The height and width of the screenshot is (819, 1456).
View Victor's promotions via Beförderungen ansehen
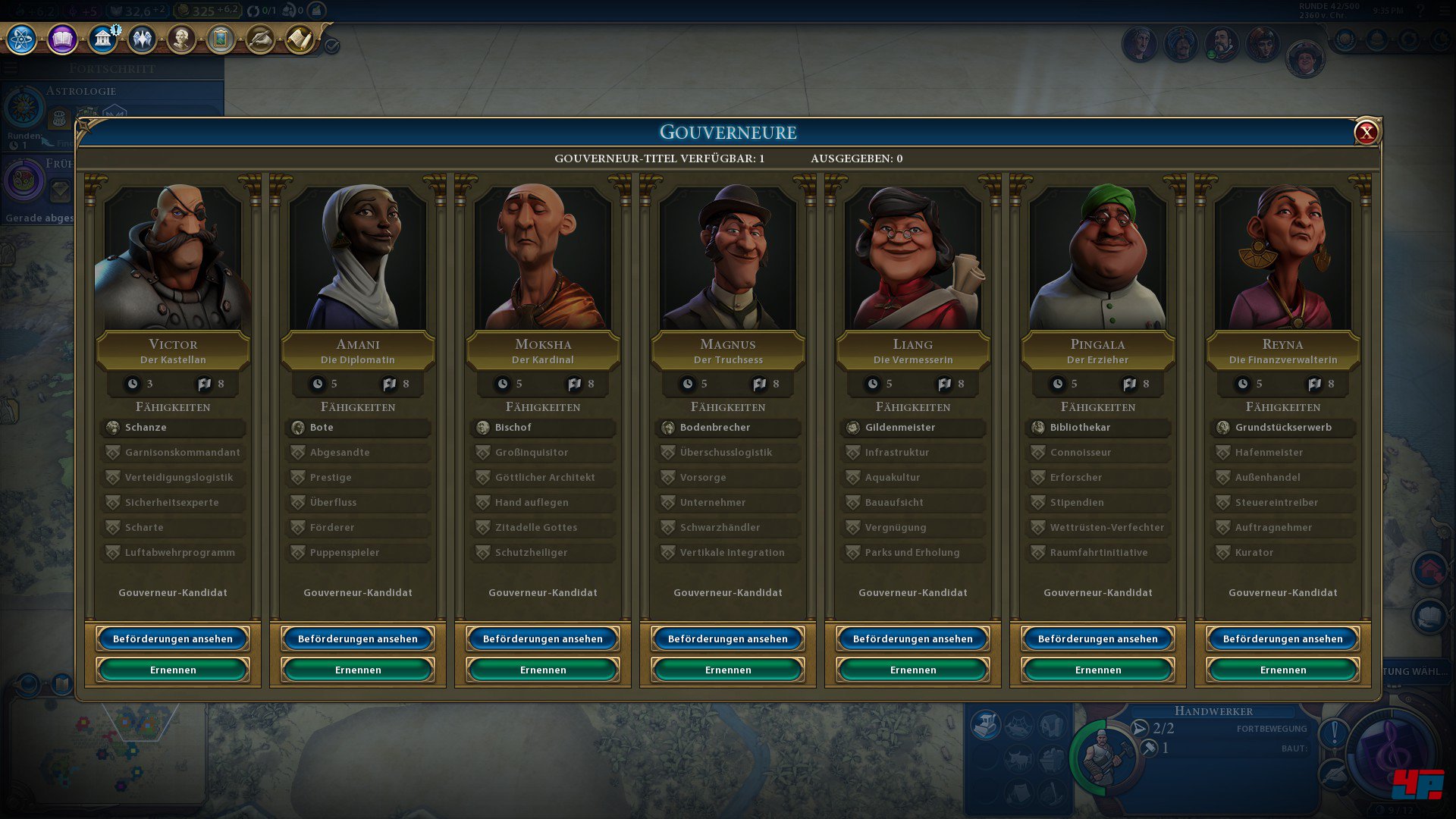pos(173,639)
